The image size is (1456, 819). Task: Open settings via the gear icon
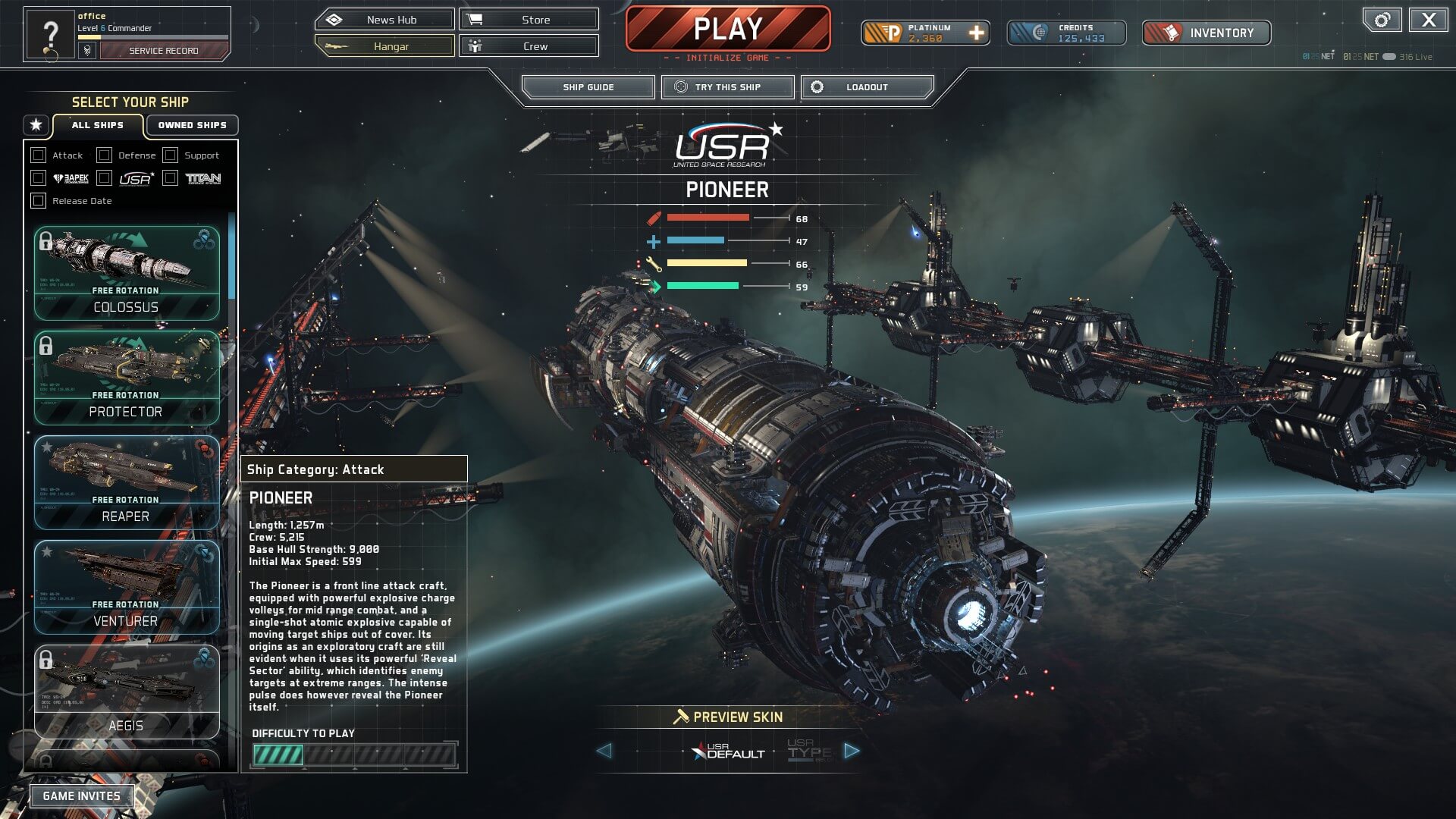click(1382, 20)
